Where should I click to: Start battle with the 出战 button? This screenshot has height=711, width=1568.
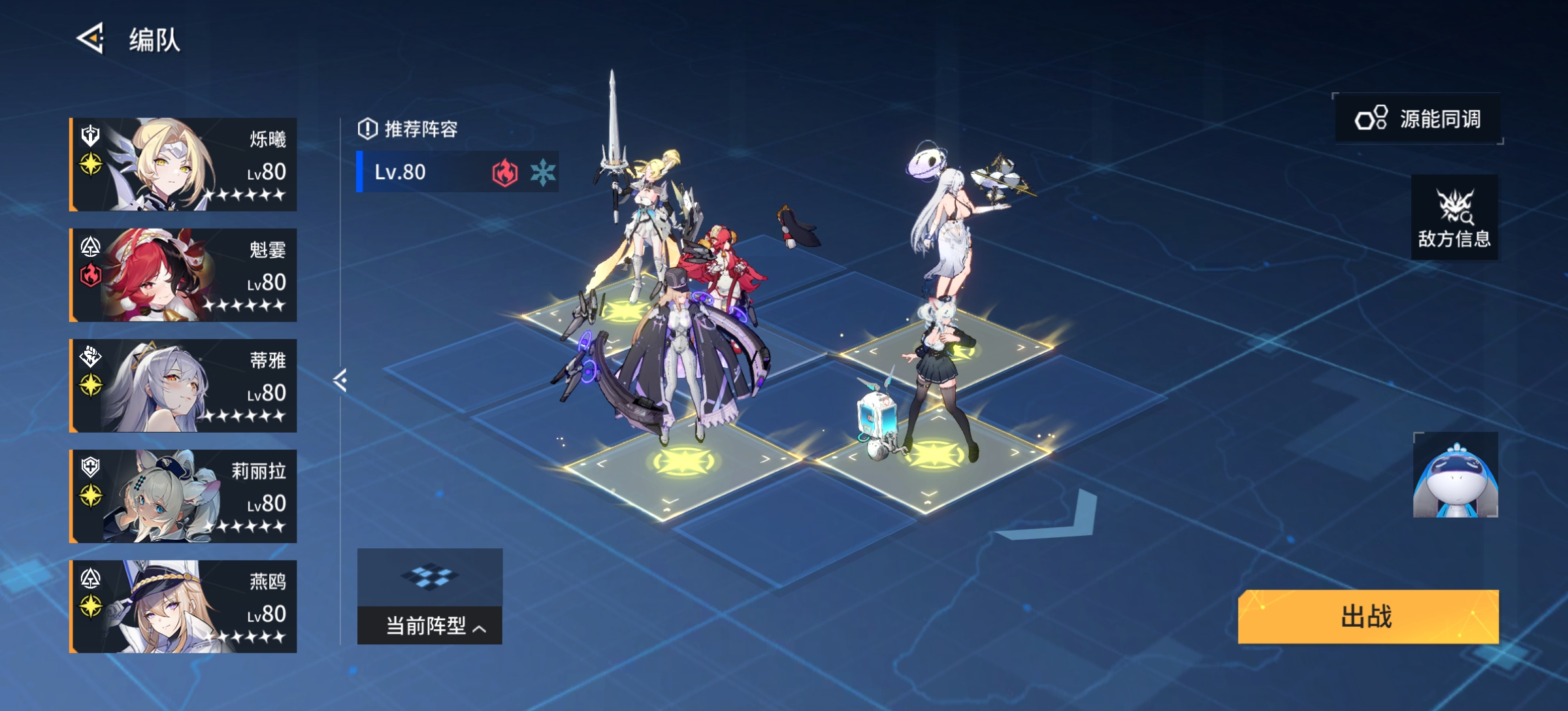pyautogui.click(x=1368, y=616)
